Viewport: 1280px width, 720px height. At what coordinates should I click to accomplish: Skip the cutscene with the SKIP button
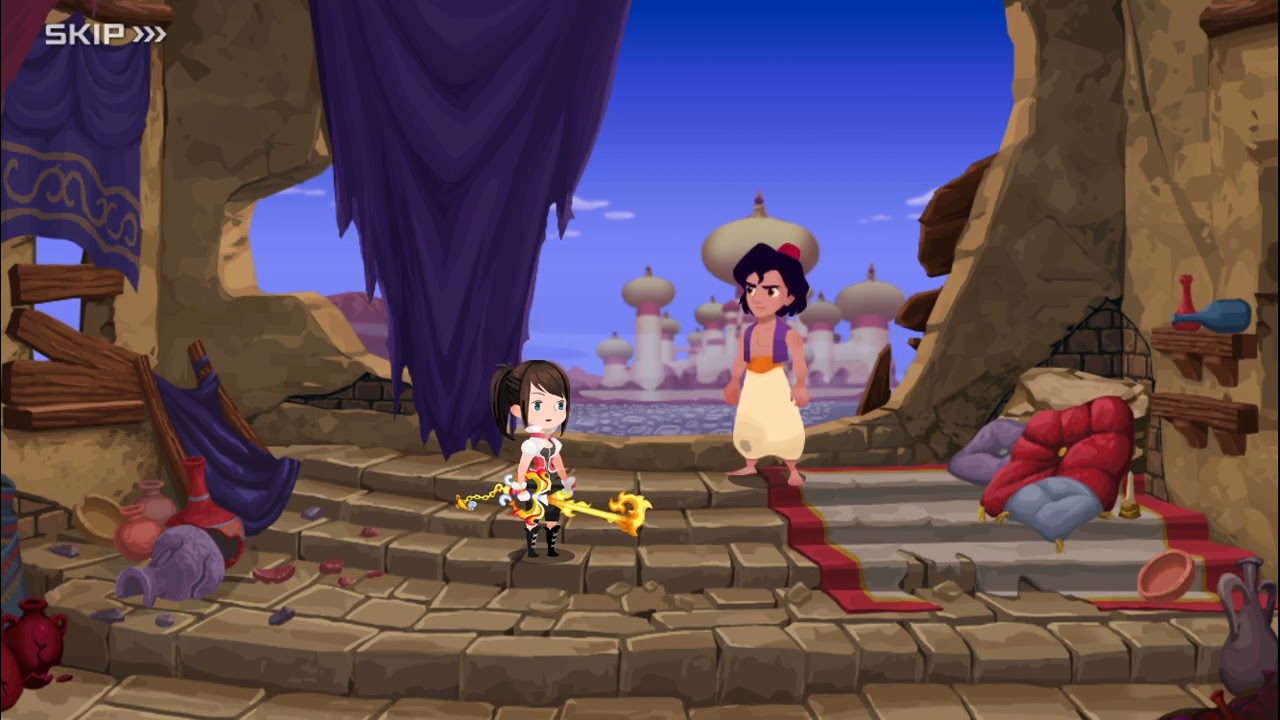[x=105, y=35]
